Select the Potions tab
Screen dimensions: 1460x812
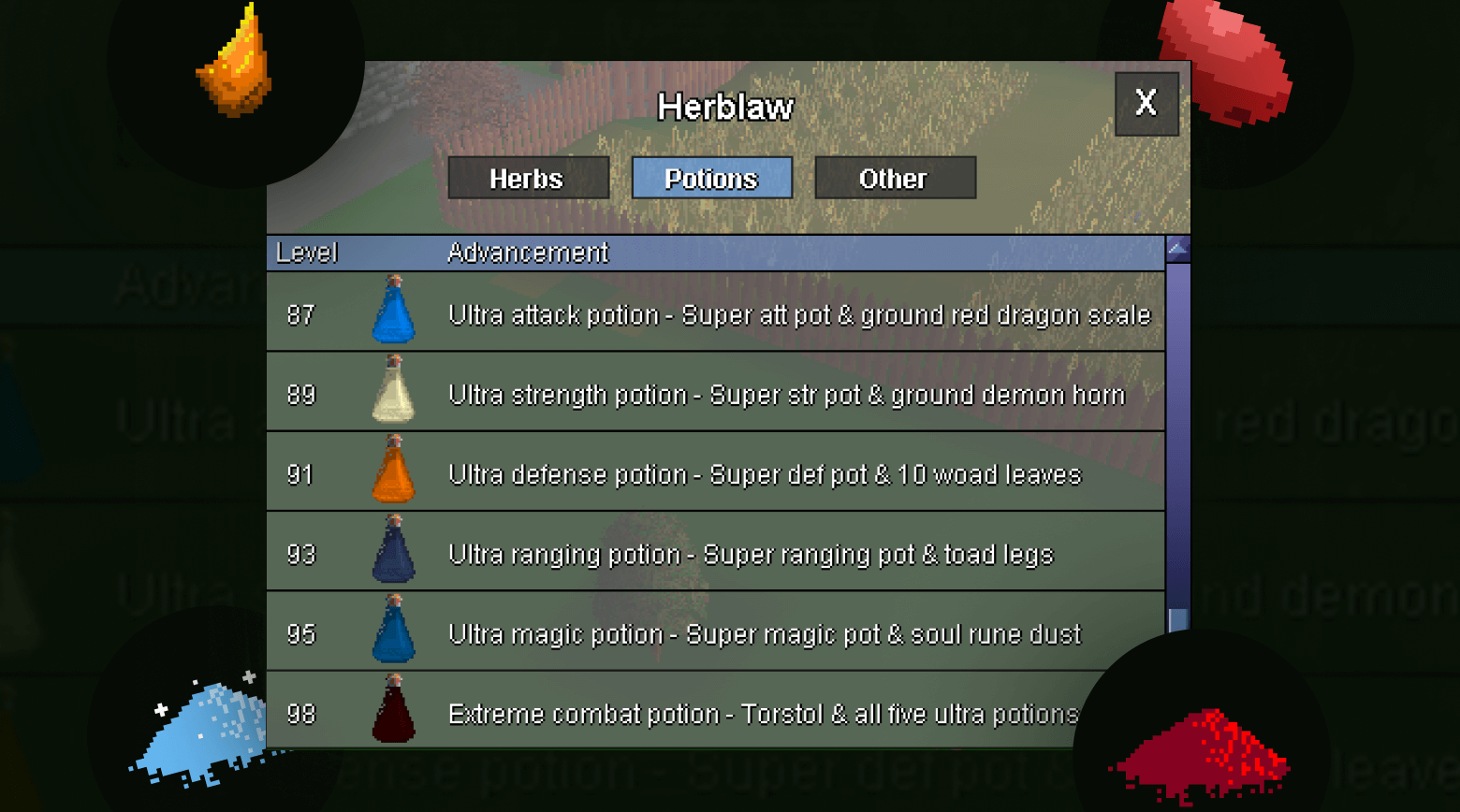tap(712, 178)
